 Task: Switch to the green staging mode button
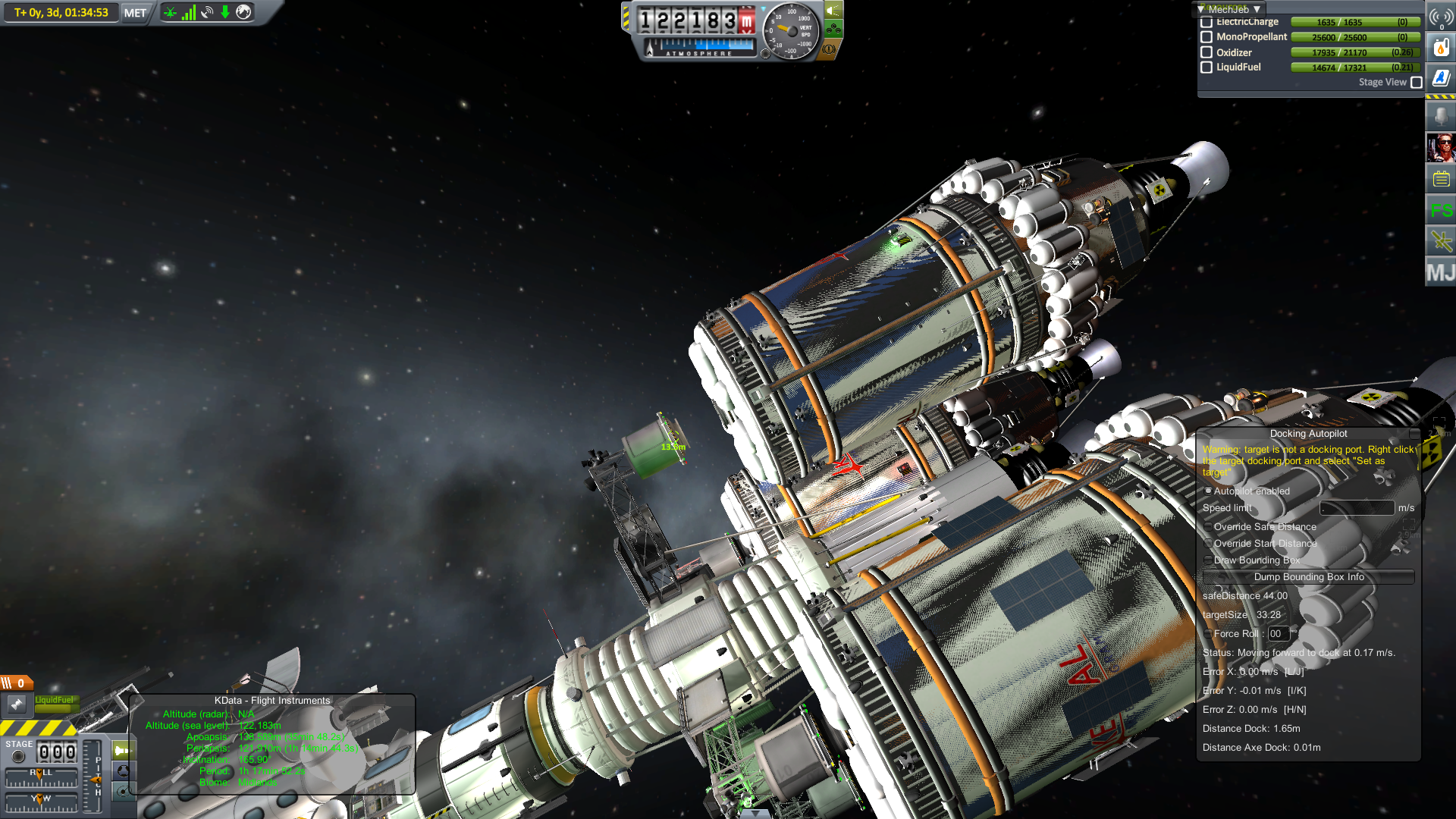tap(122, 751)
